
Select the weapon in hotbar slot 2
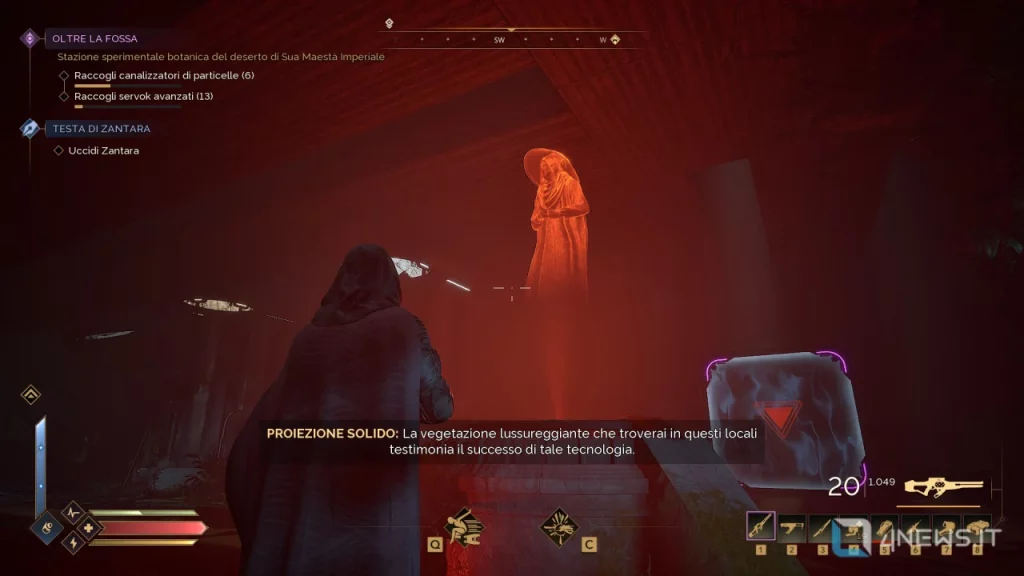792,526
